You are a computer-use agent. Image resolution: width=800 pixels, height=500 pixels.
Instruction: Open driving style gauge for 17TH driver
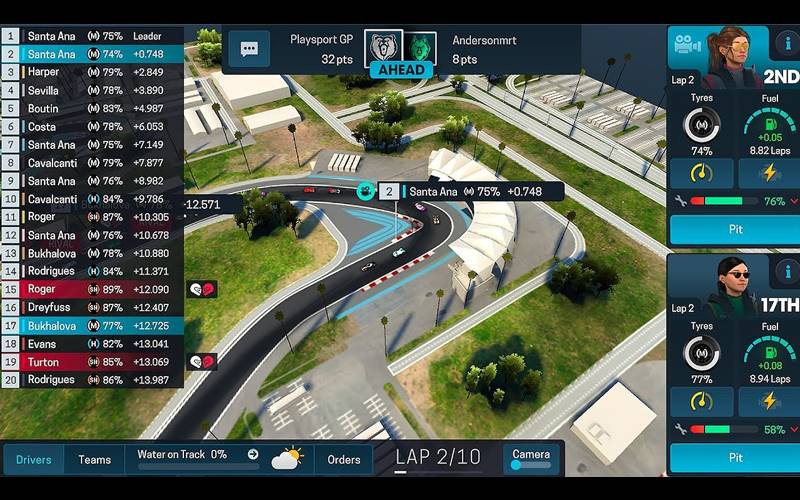[700, 401]
